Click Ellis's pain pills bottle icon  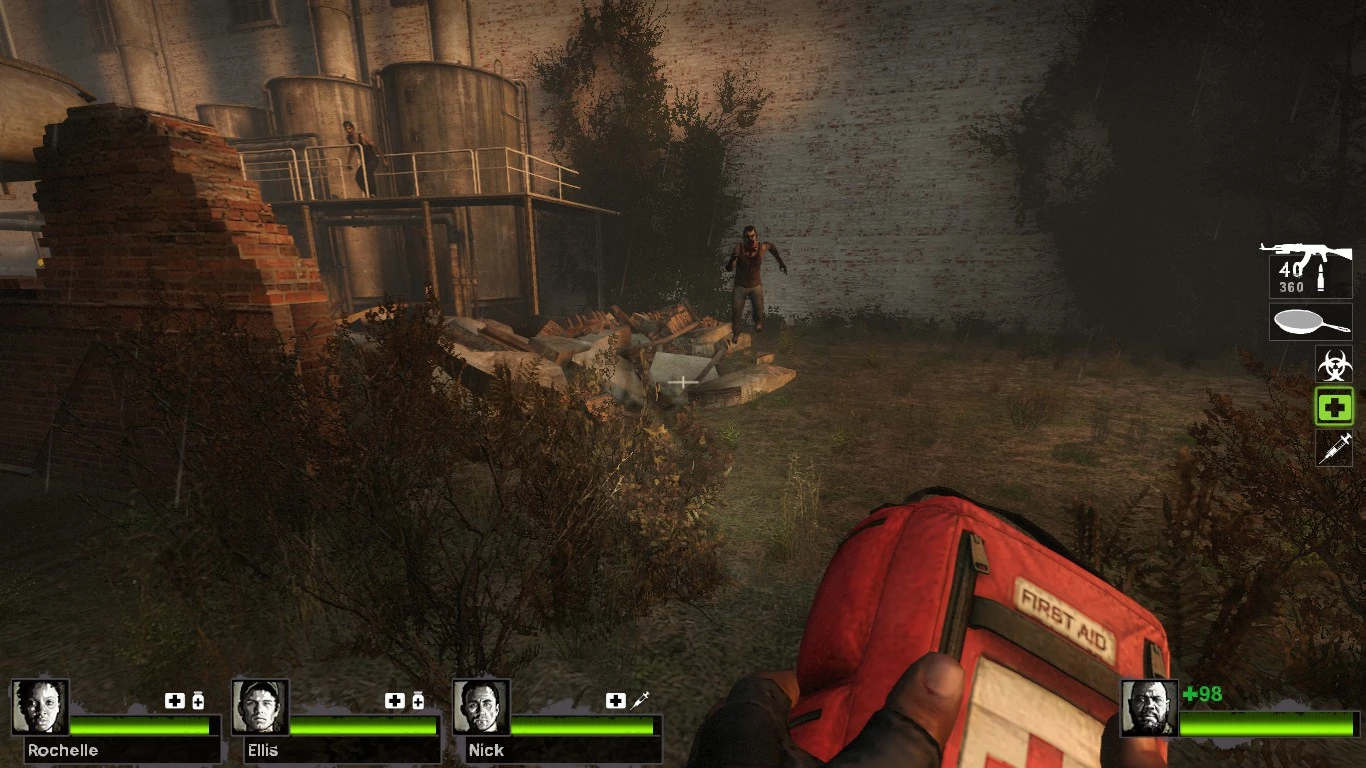click(417, 700)
